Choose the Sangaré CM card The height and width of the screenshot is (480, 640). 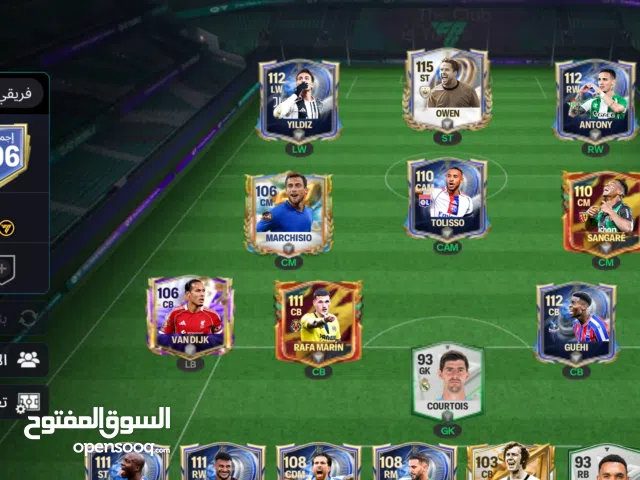(602, 214)
